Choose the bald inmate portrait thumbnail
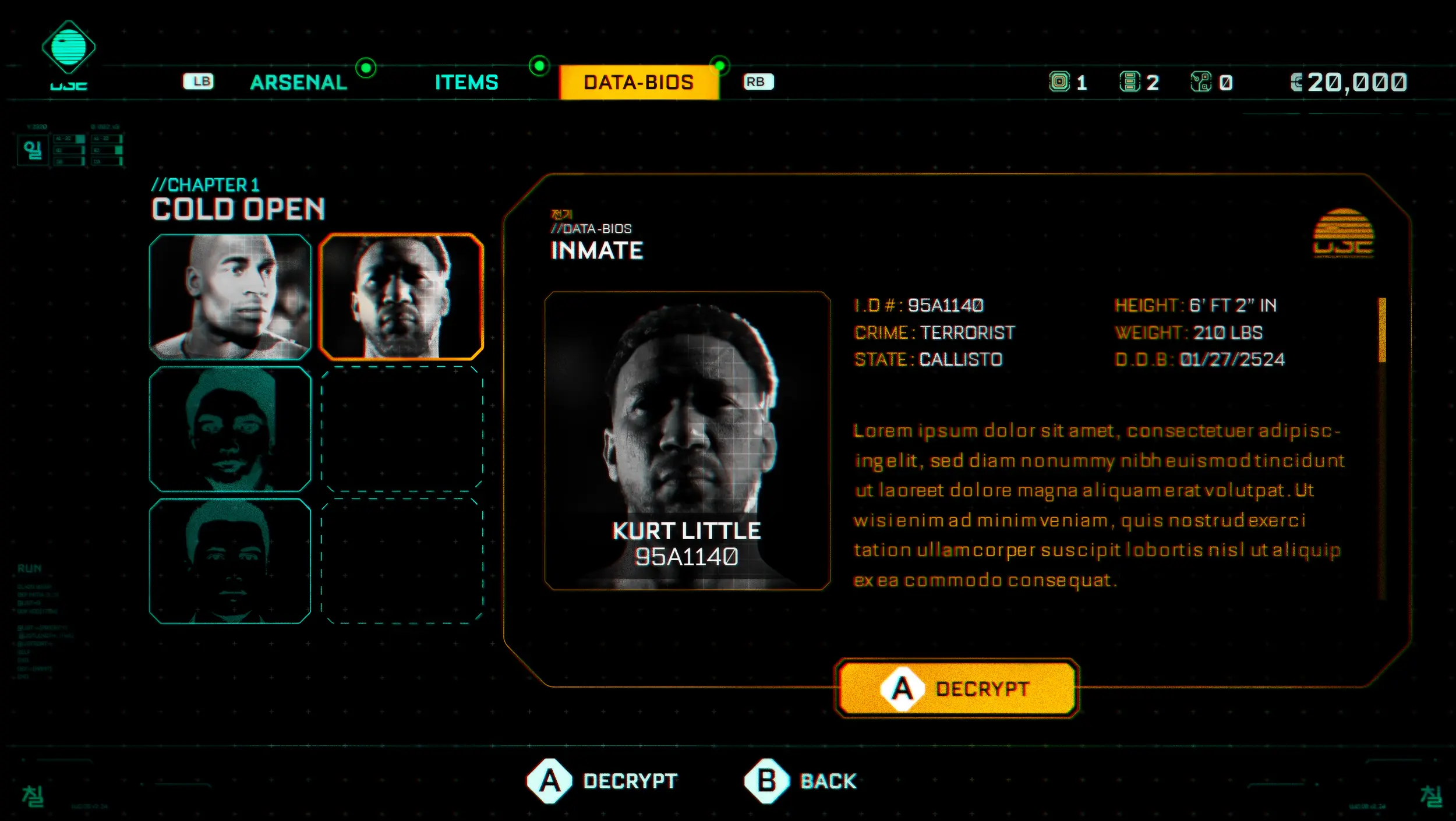Screen dimensions: 1456x821 coord(230,296)
